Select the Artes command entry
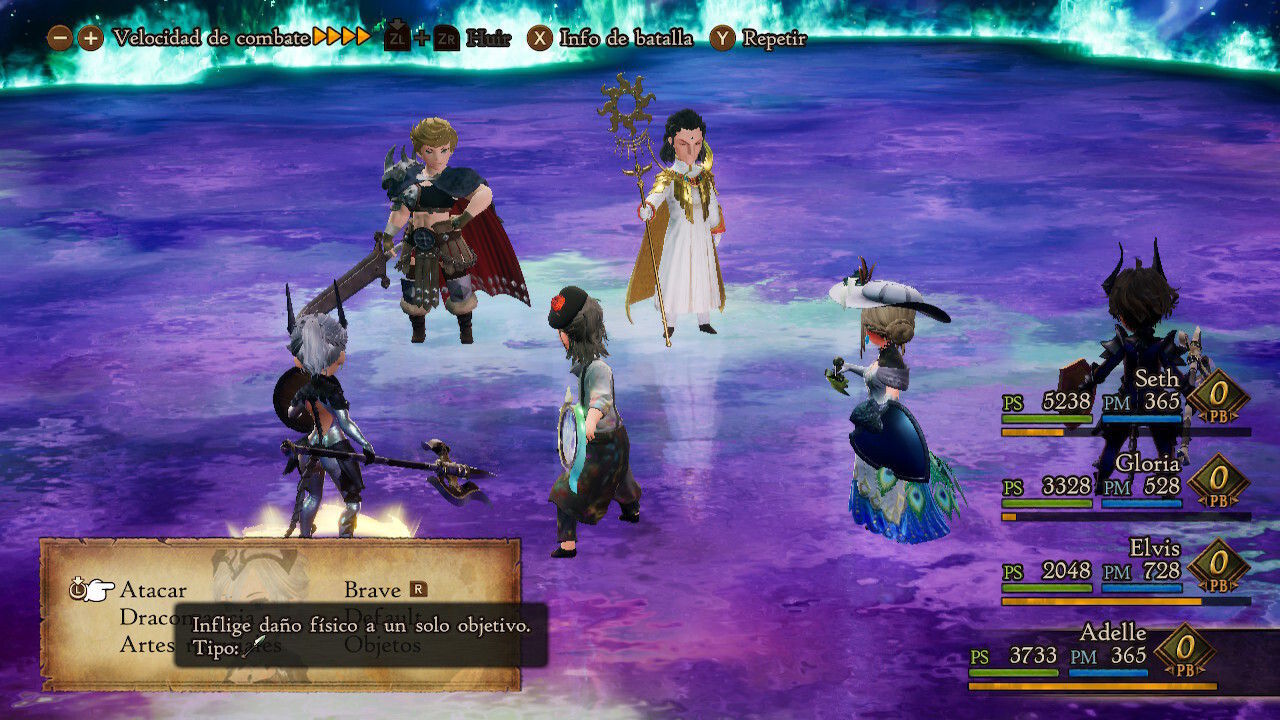The image size is (1280, 720). point(147,645)
